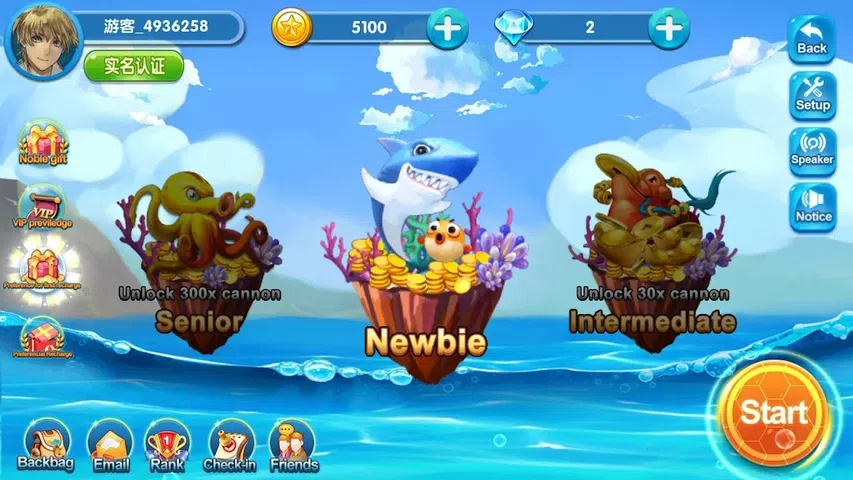The height and width of the screenshot is (480, 853).
Task: Choose the Intermediate island room
Action: (650, 250)
